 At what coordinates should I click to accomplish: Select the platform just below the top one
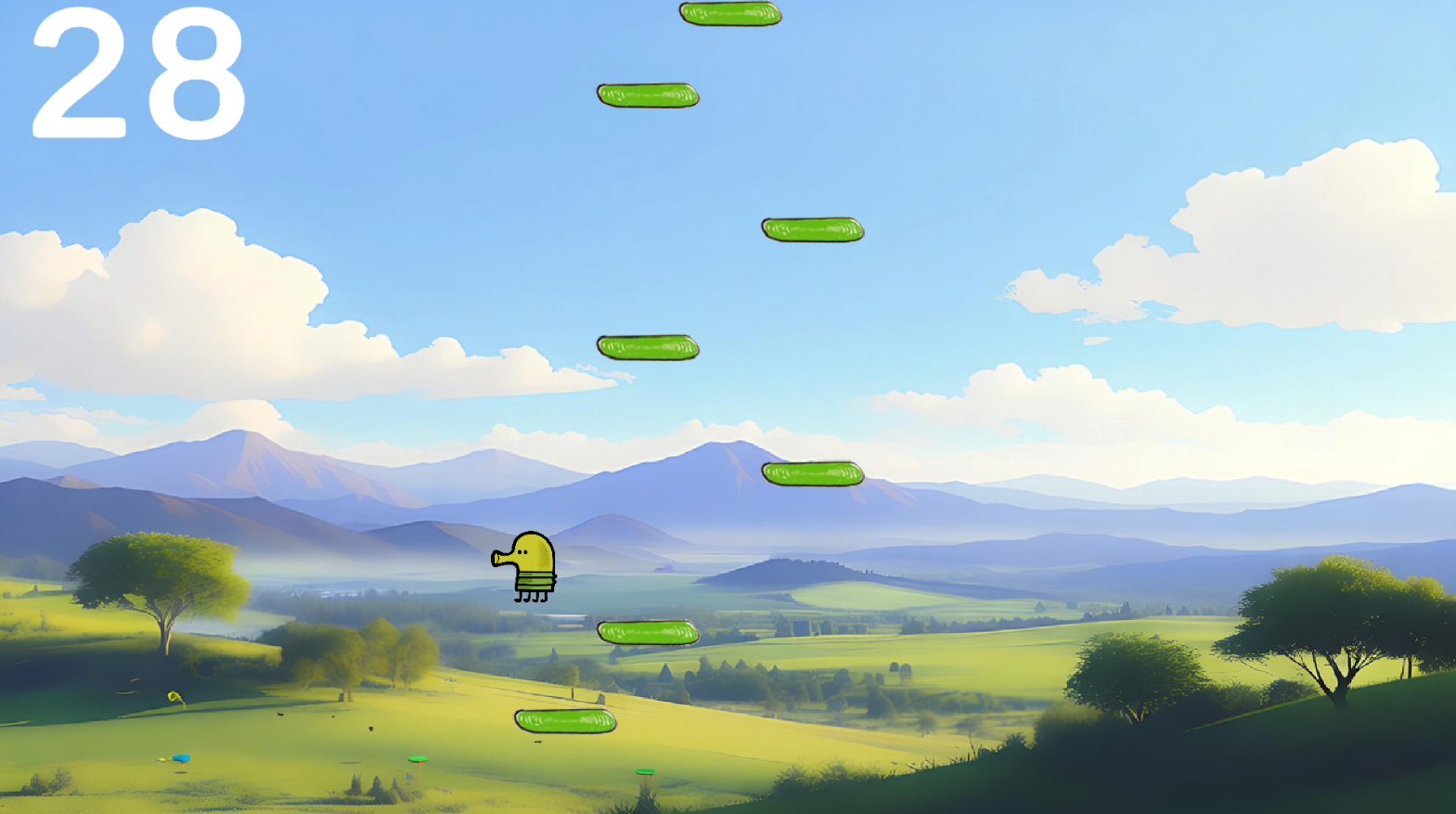647,95
